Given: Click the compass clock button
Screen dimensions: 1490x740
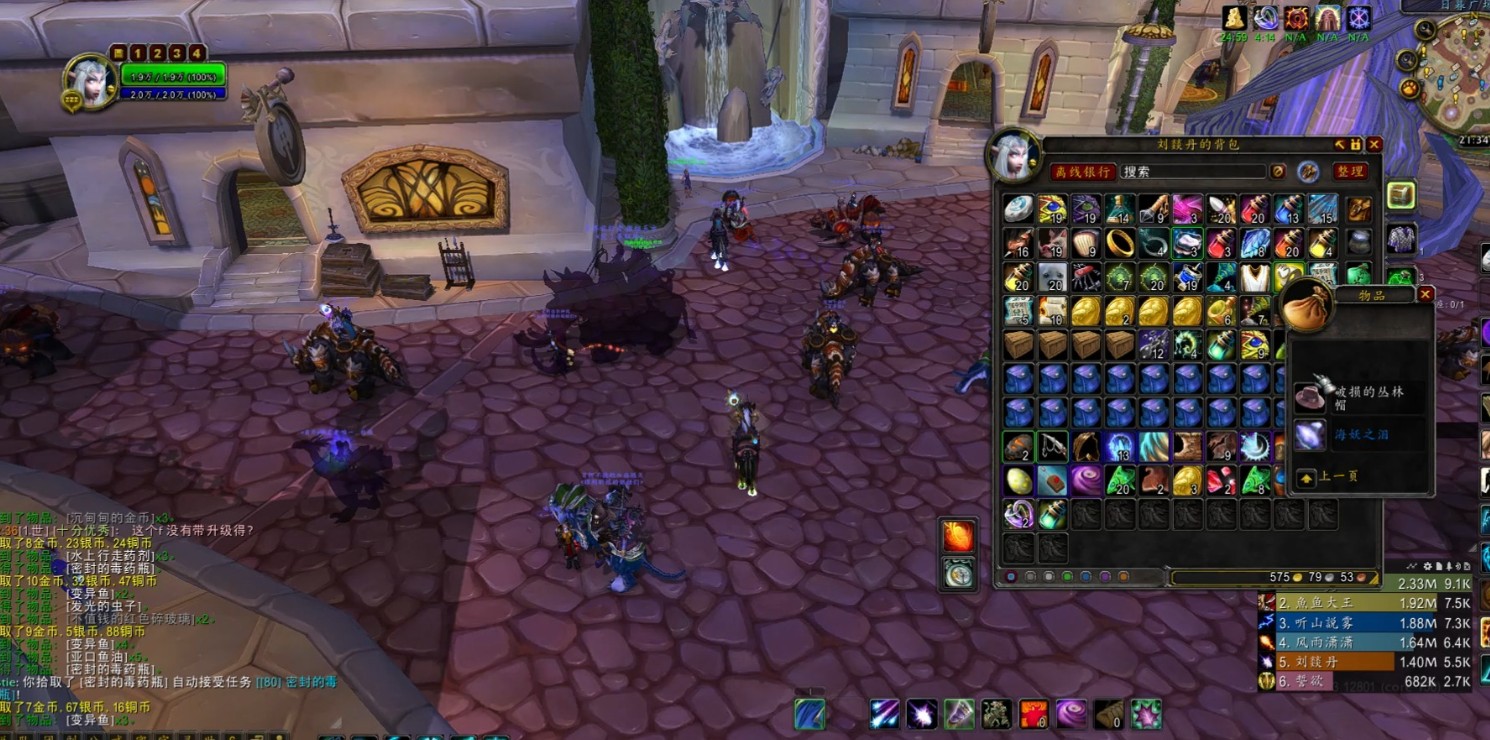Looking at the screenshot, I should coord(958,572).
